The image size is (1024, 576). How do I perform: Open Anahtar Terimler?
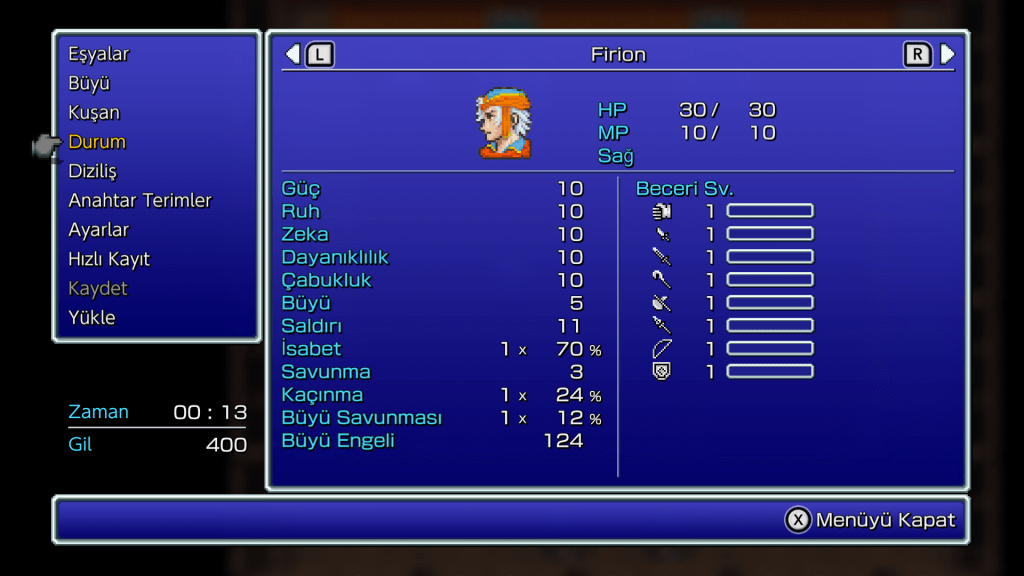(140, 200)
